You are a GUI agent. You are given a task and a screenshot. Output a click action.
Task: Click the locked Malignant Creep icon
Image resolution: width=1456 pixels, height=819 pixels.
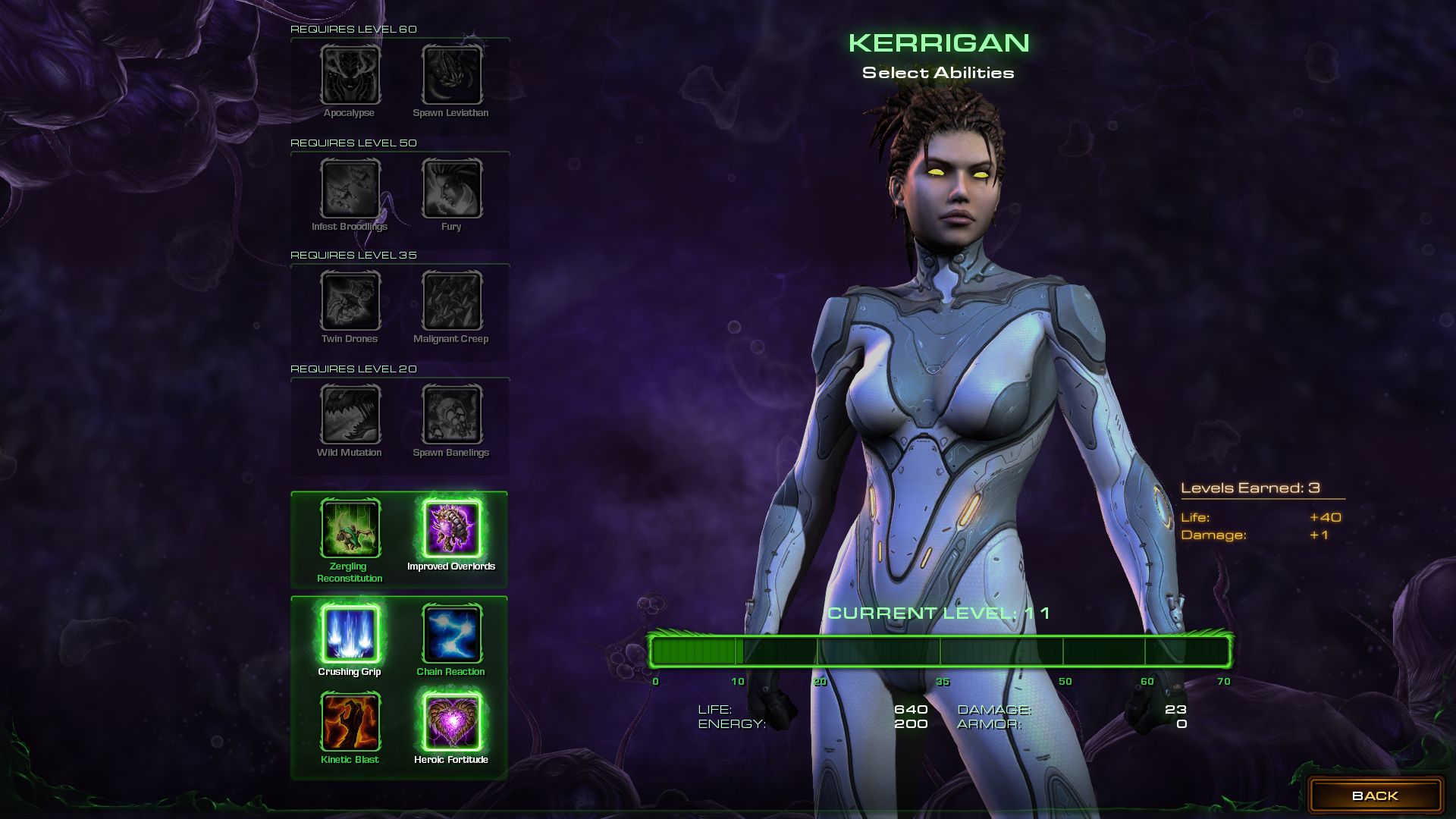(451, 301)
